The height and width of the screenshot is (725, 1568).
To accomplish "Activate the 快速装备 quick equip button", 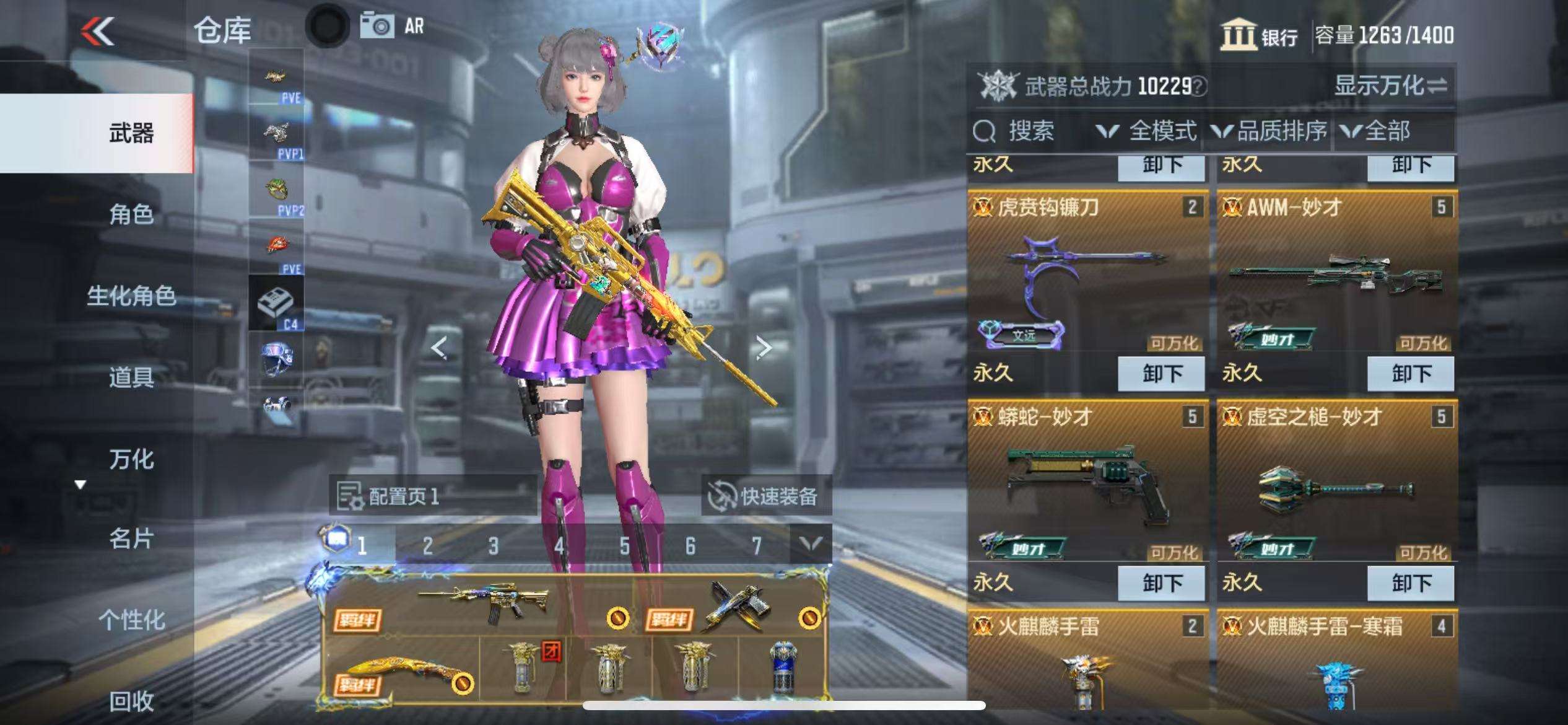I will click(767, 496).
